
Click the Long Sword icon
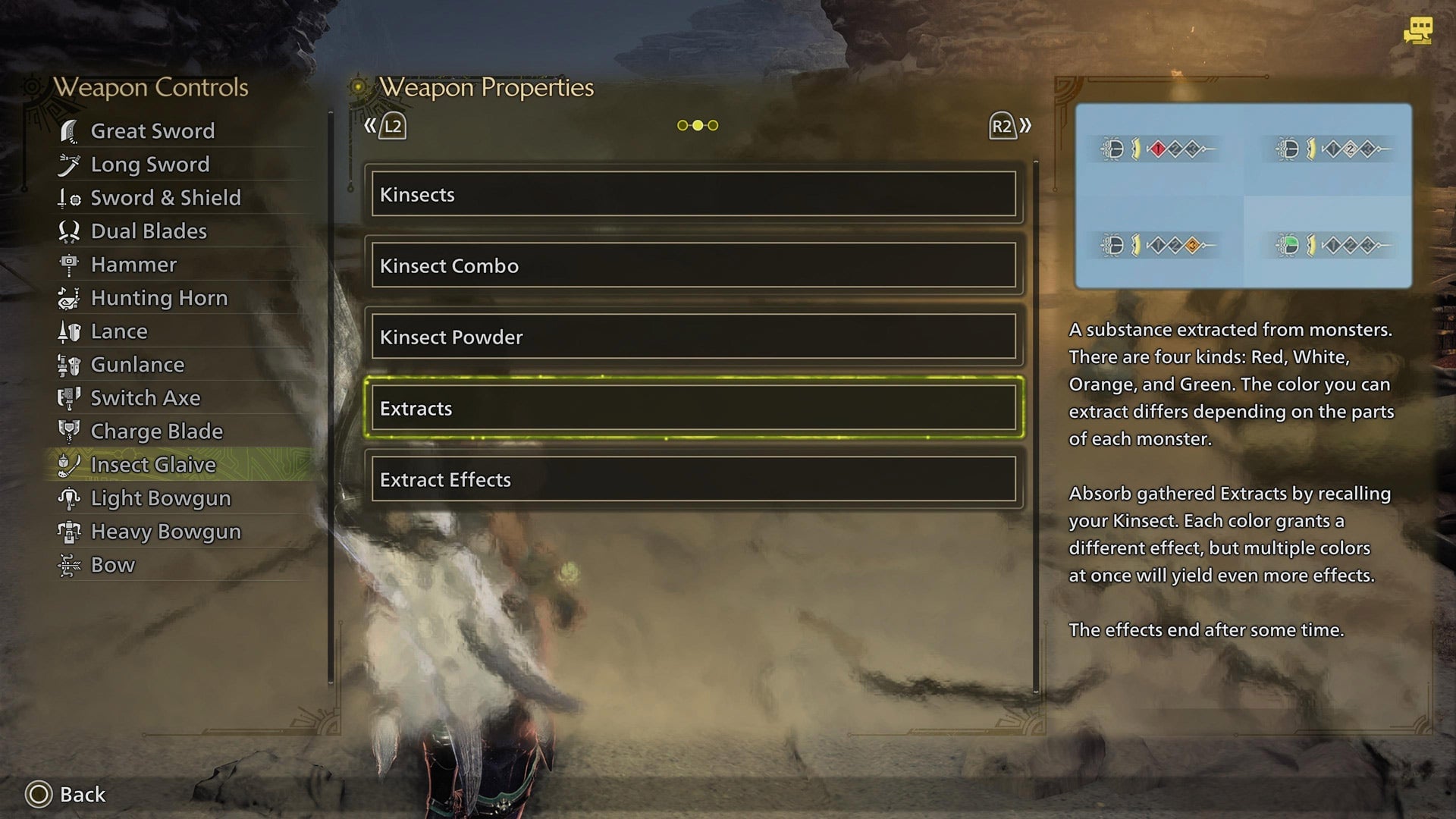(71, 165)
